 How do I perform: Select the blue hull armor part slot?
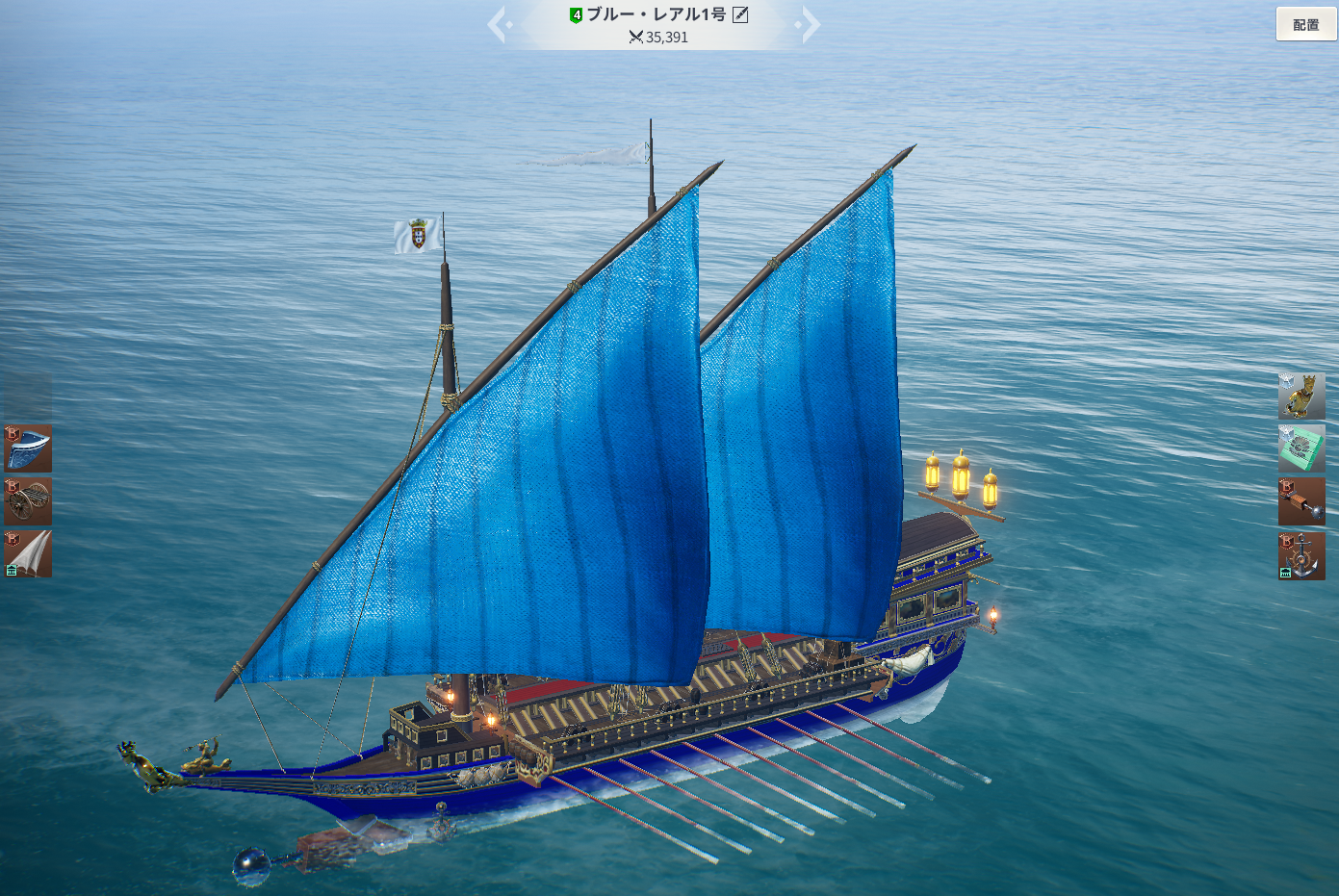pos(28,449)
